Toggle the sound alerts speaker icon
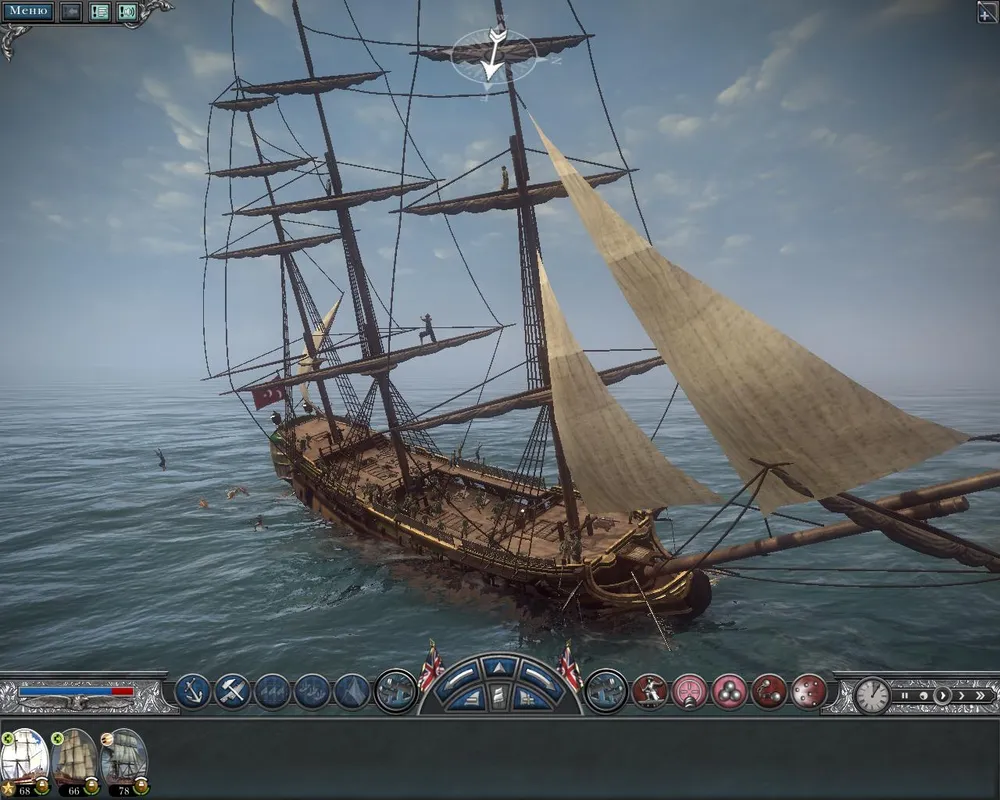This screenshot has height=800, width=1000. point(127,12)
